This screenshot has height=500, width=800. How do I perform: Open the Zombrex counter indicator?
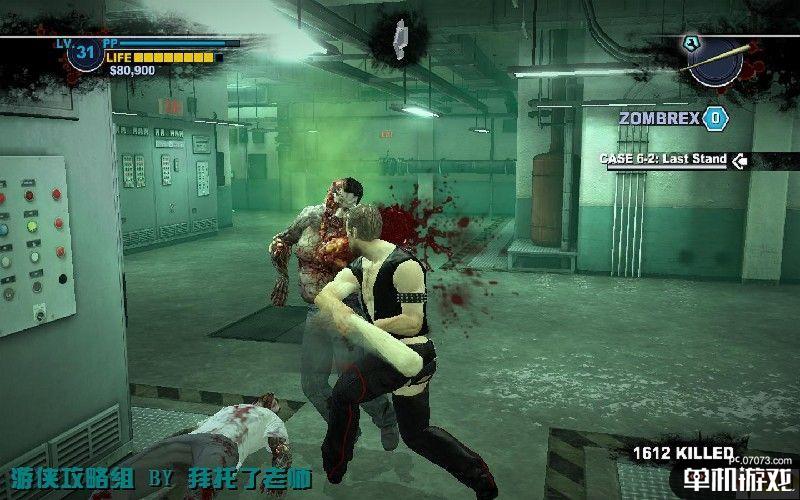point(714,118)
